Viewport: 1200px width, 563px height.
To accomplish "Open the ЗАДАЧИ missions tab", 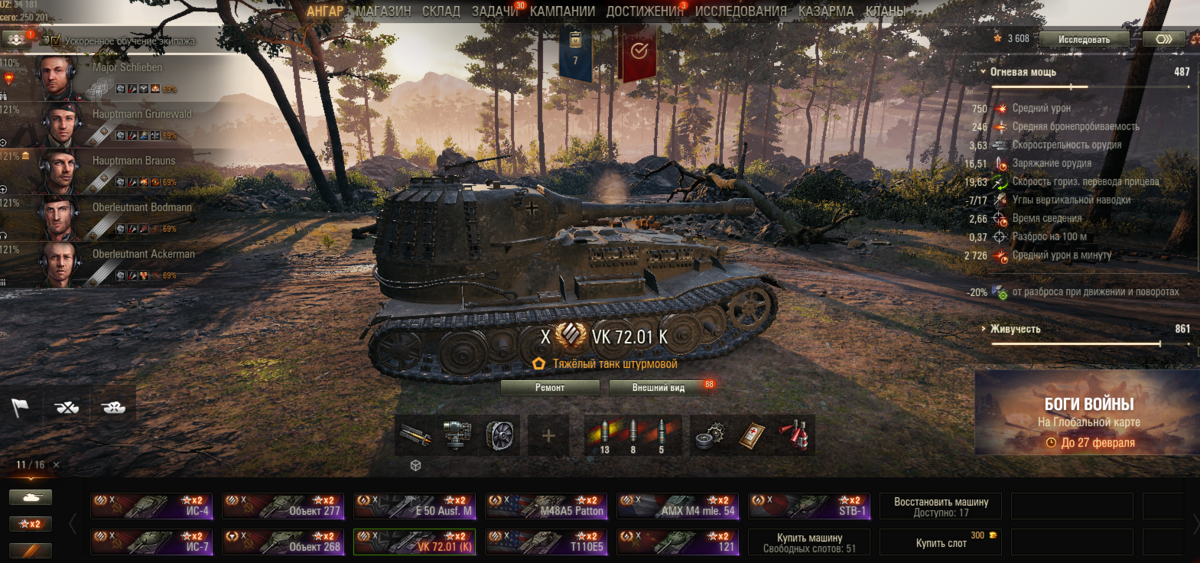I will 495,11.
